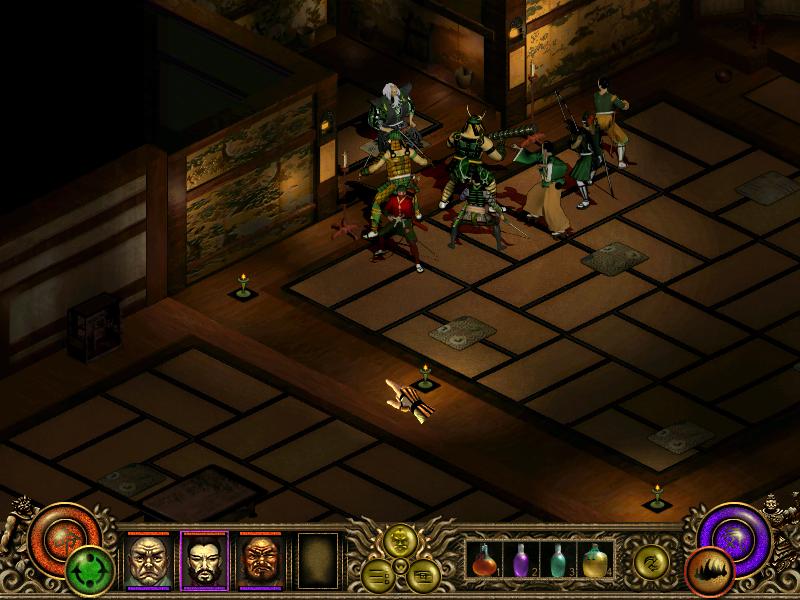The height and width of the screenshot is (600, 800).
Task: Use the purple potion in slot 2
Action: coord(522,562)
